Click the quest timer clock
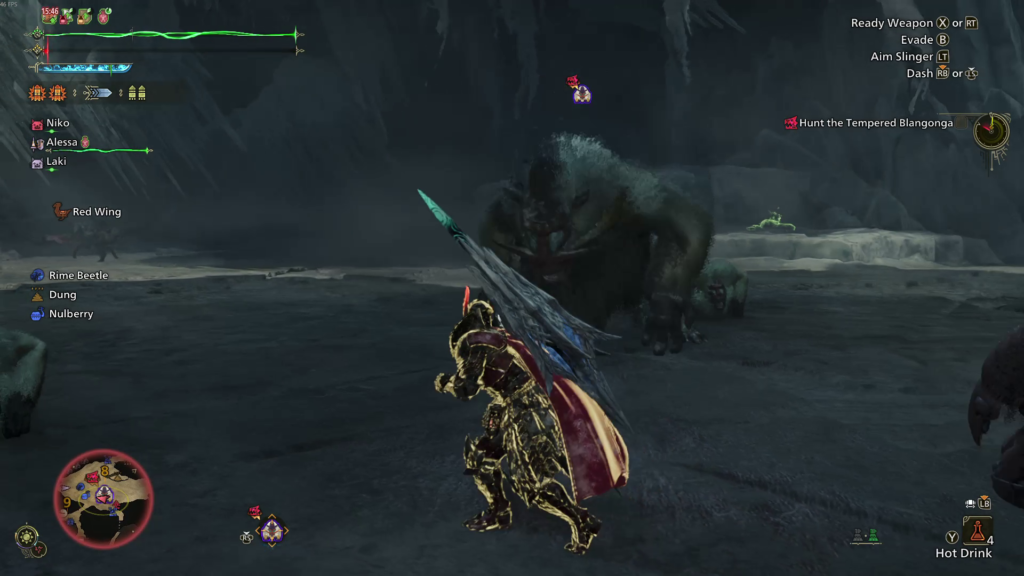The width and height of the screenshot is (1024, 576). (x=991, y=130)
